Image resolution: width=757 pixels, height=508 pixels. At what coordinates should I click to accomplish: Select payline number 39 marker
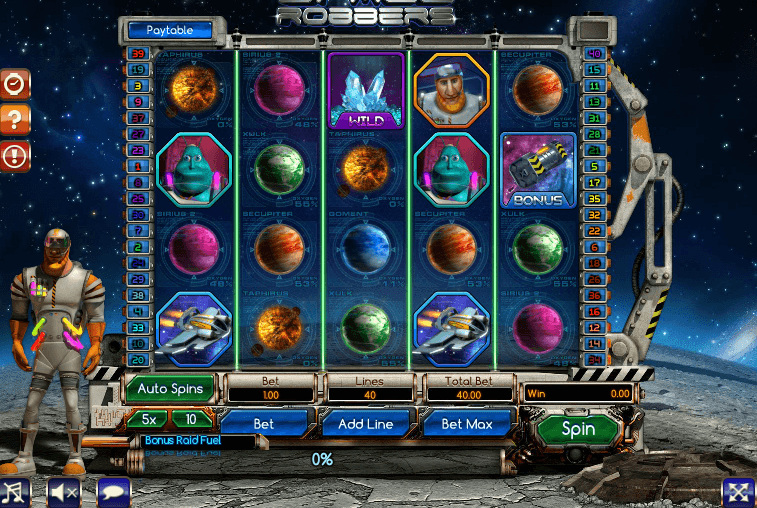(138, 53)
